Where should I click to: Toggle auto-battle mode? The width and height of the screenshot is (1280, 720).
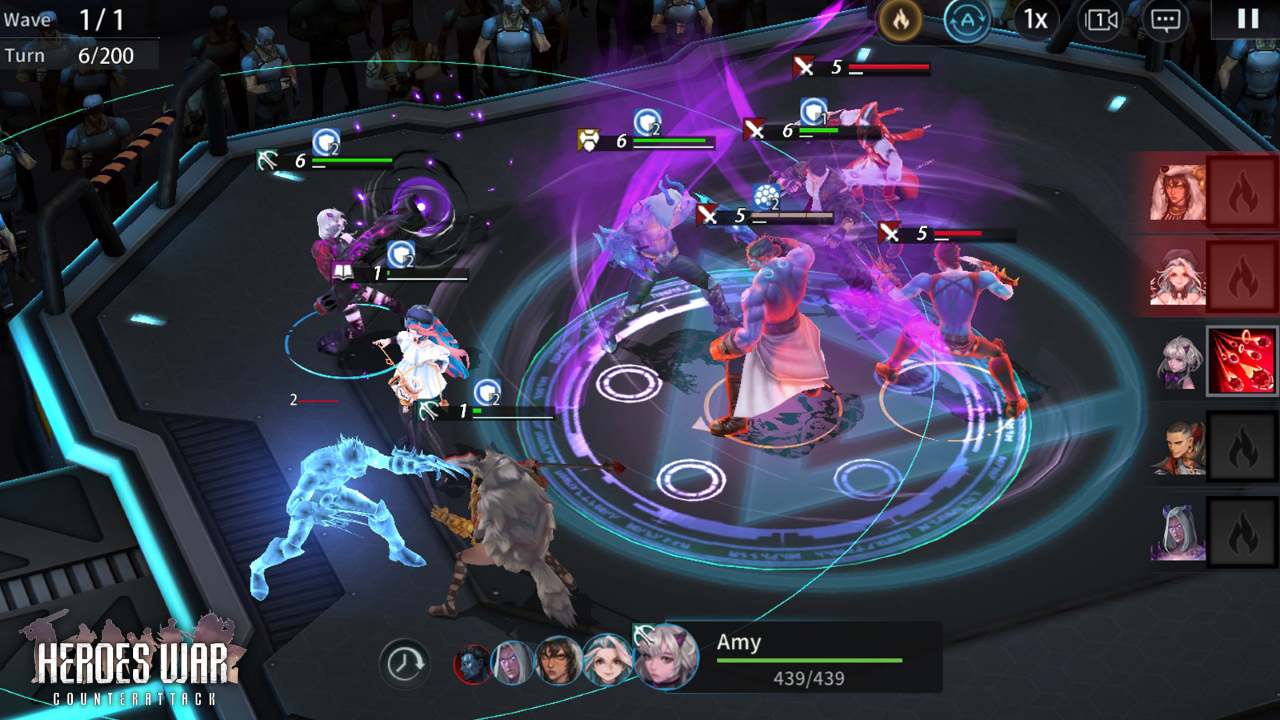point(967,20)
